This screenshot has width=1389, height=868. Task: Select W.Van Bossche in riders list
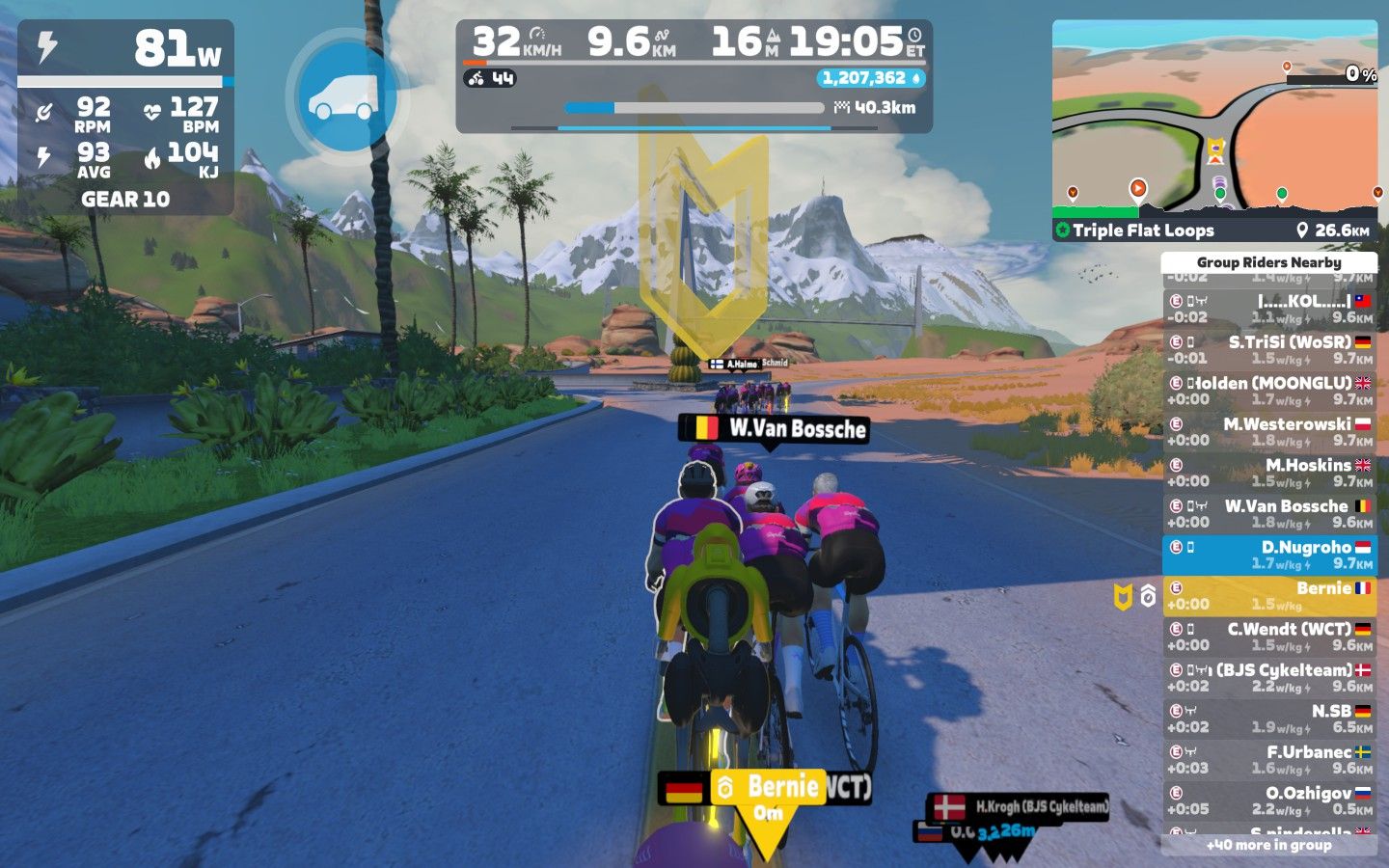[x=1269, y=514]
